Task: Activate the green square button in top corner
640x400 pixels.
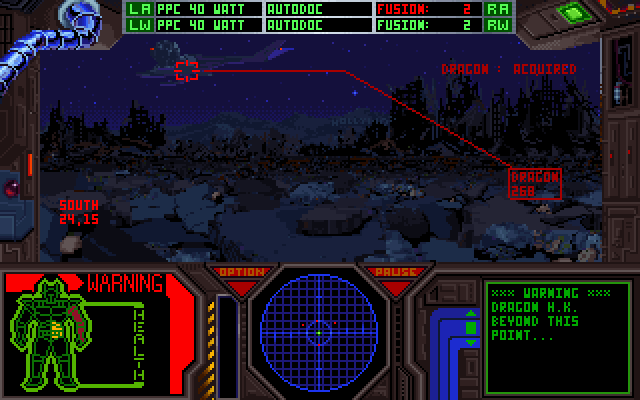Action: click(x=574, y=14)
